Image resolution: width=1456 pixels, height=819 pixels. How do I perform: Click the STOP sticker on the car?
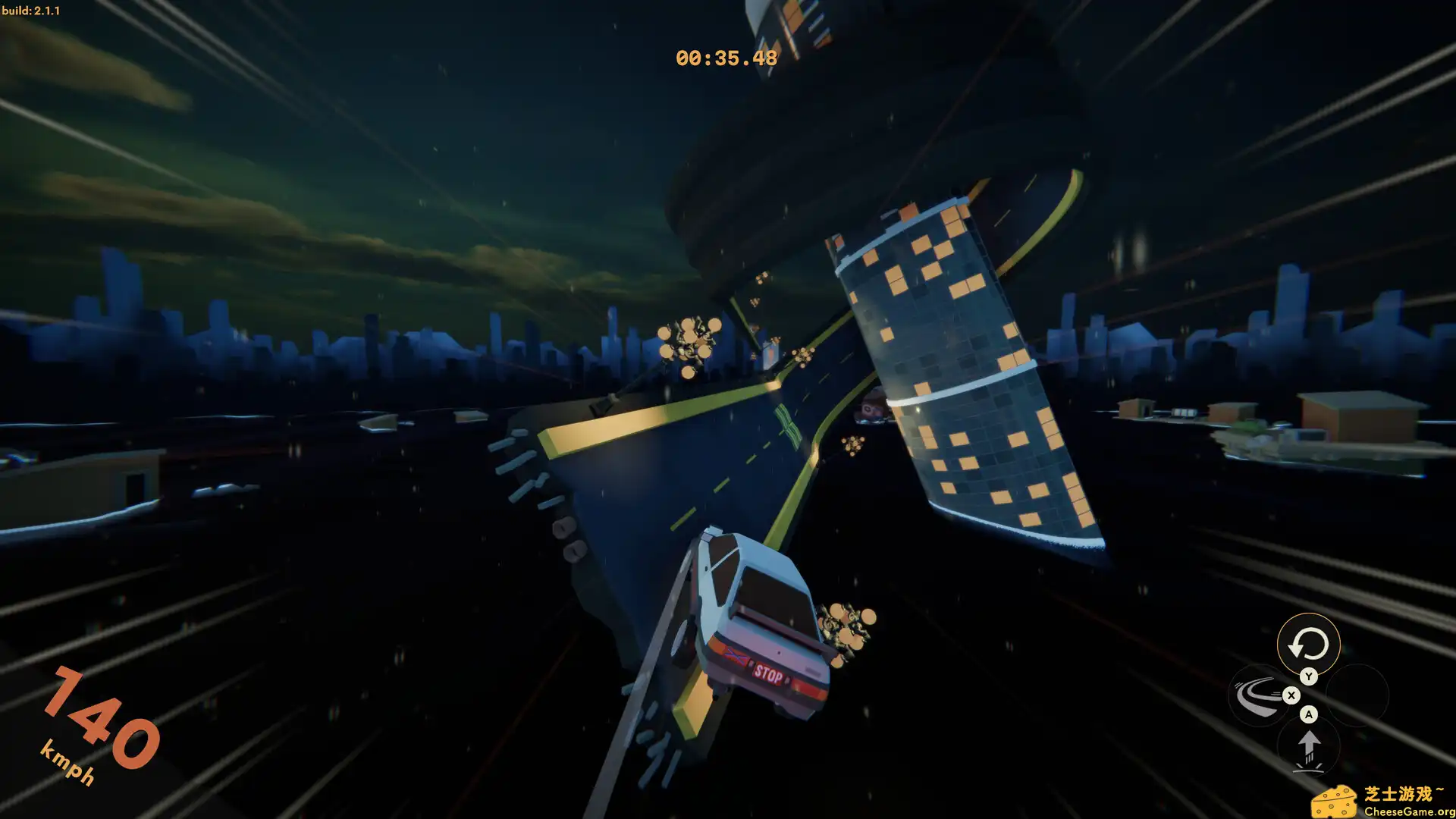[x=768, y=672]
